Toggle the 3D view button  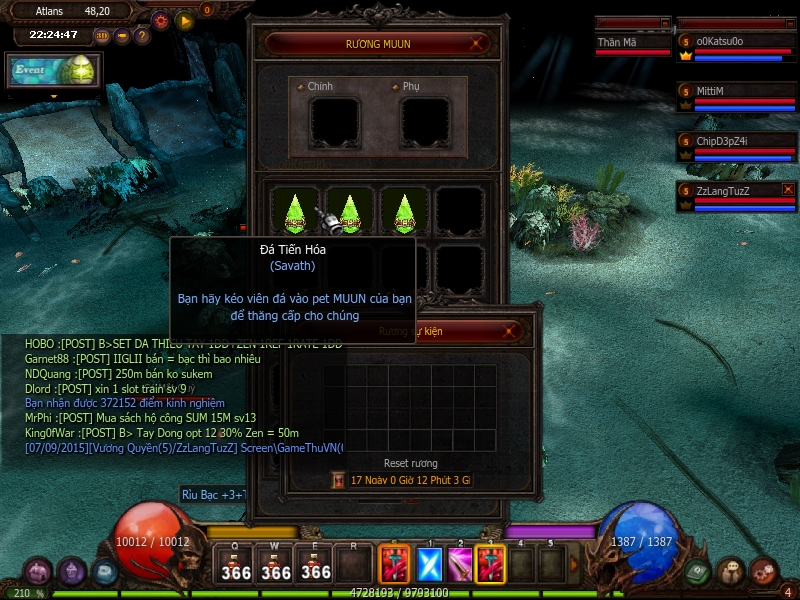pos(103,36)
